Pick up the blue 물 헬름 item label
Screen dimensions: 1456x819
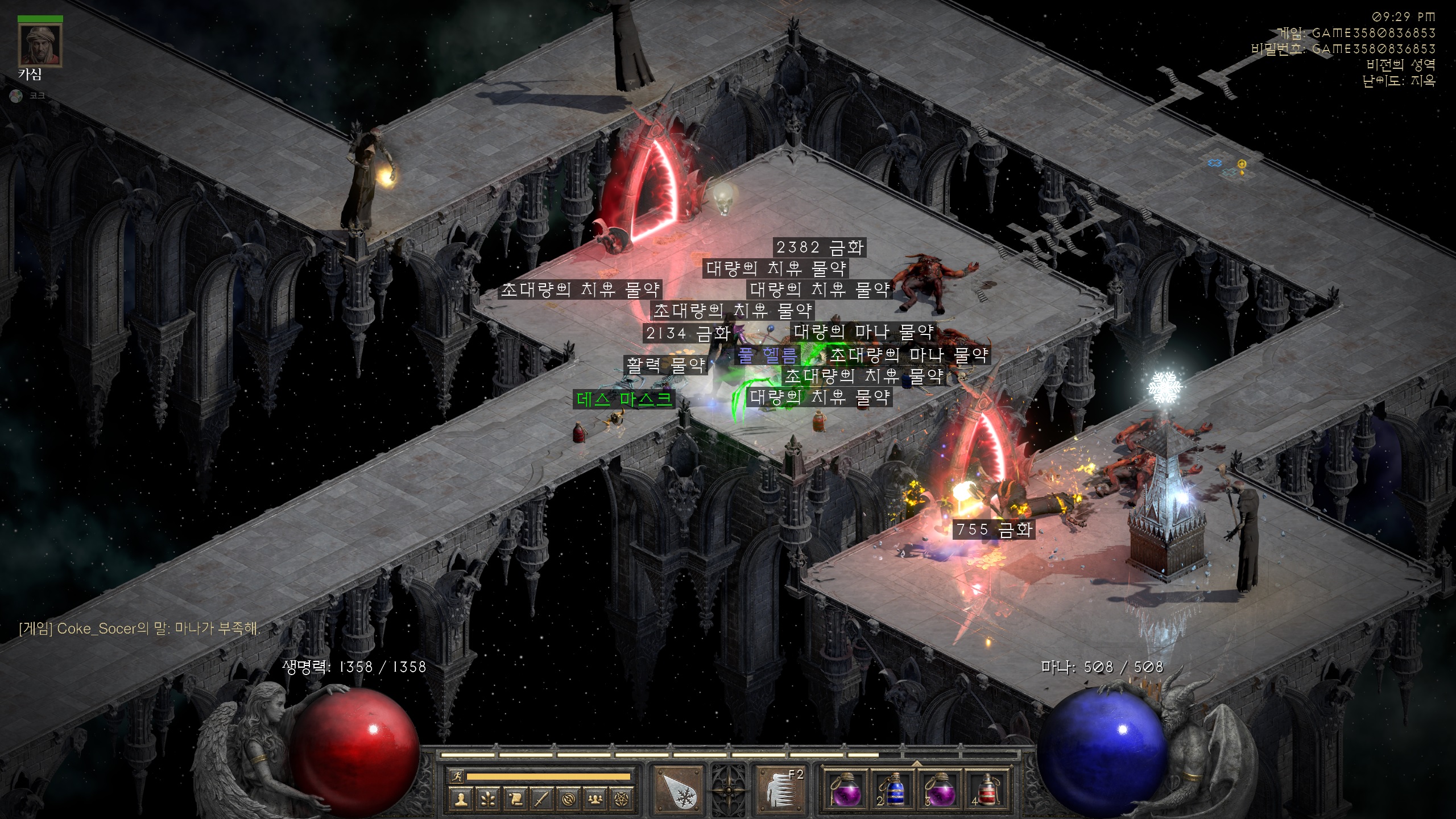point(768,355)
